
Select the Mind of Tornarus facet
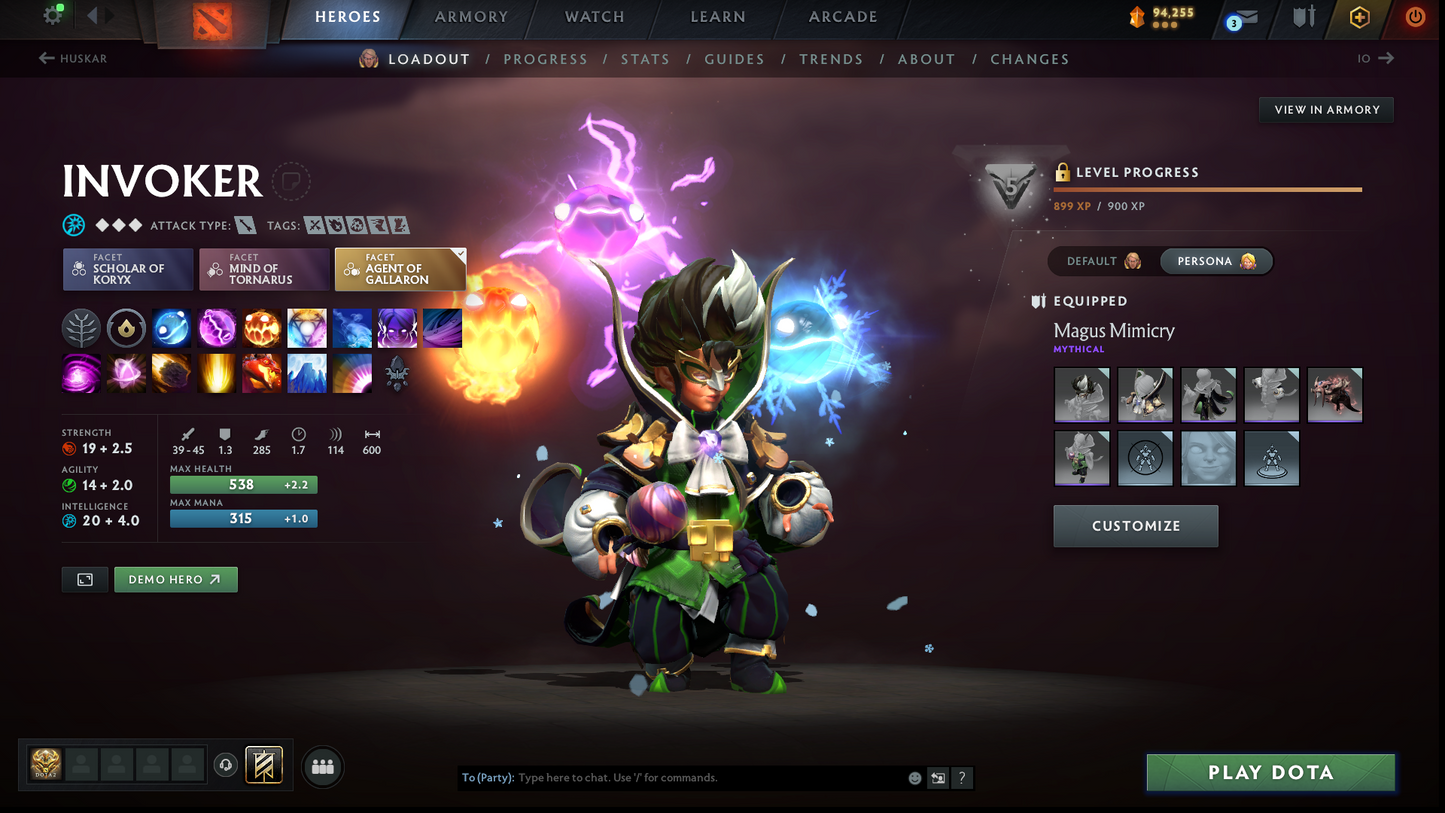coord(263,269)
